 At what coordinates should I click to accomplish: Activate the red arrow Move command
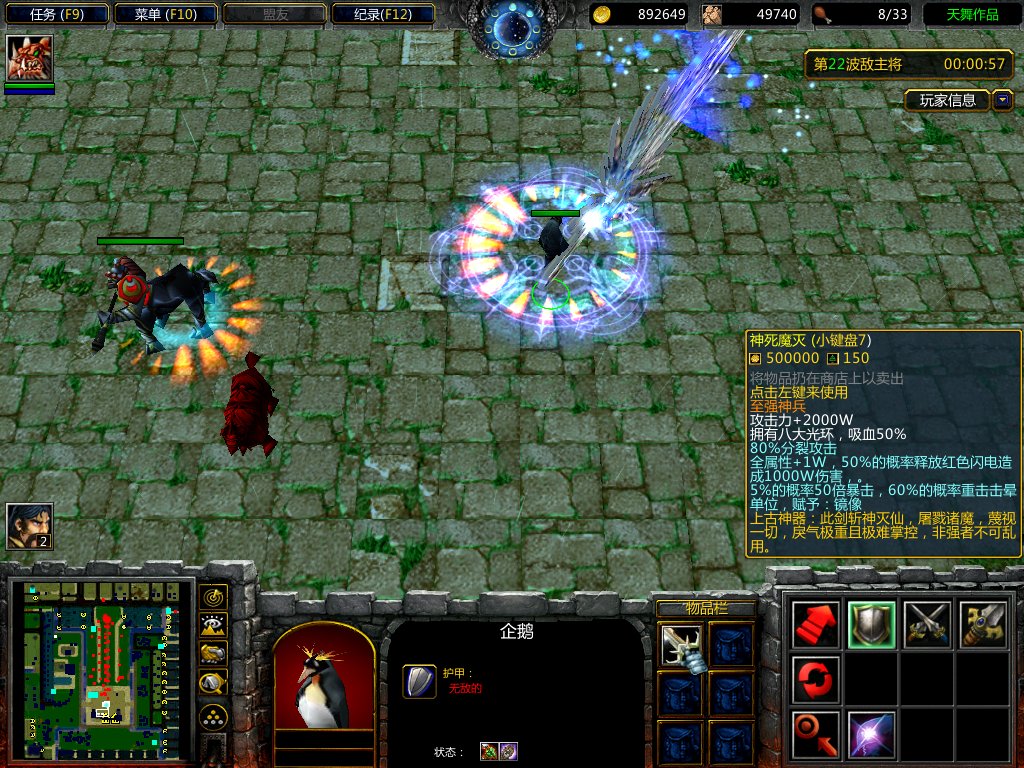point(815,625)
